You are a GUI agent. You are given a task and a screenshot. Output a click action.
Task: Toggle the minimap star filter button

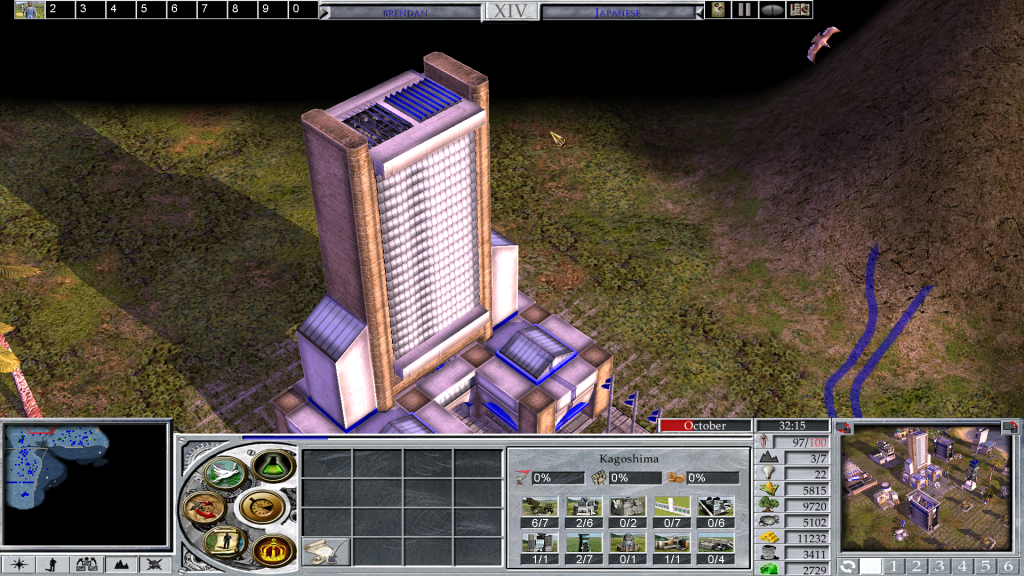click(x=19, y=565)
